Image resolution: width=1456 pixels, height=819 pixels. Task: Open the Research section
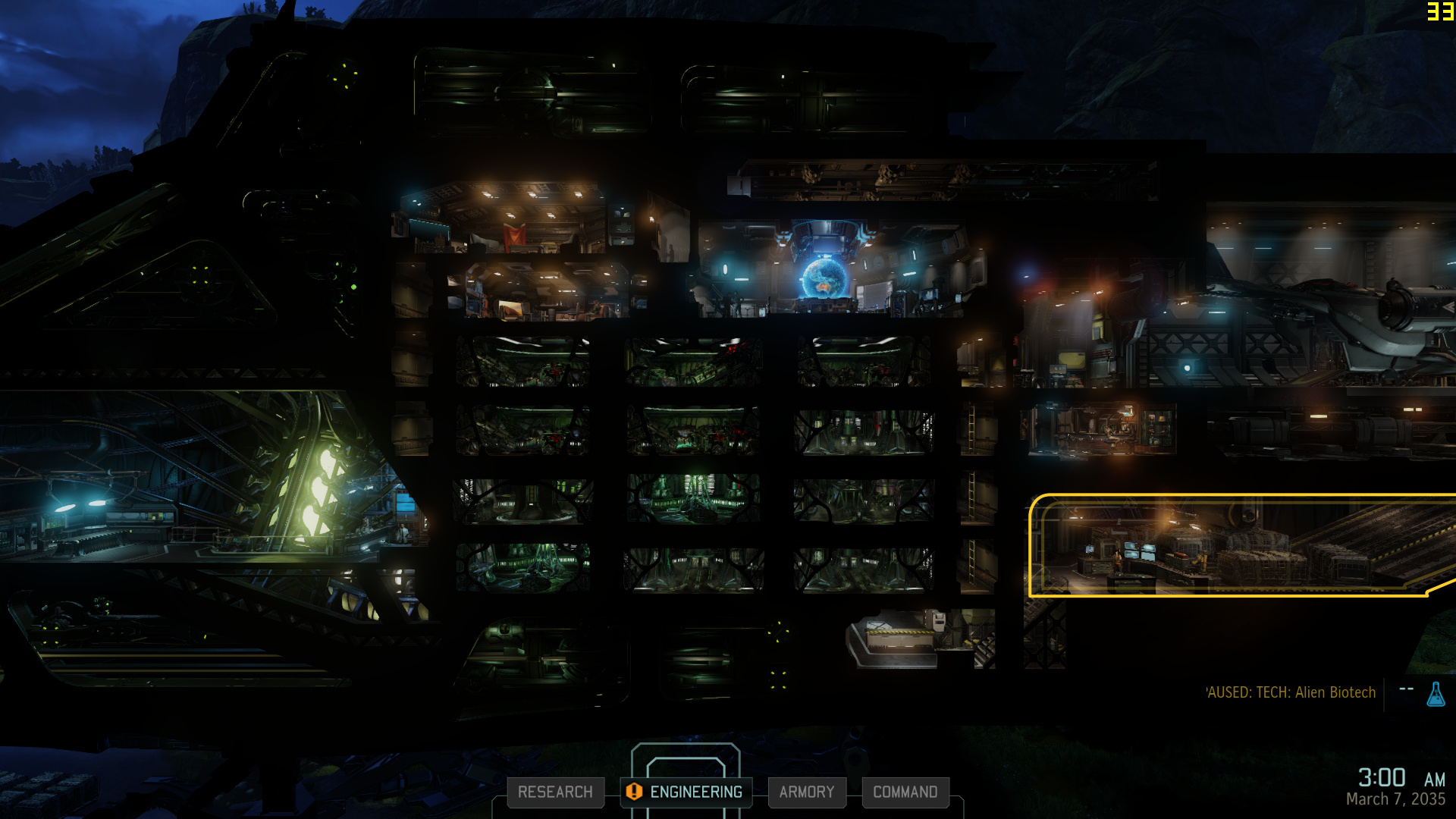(555, 792)
